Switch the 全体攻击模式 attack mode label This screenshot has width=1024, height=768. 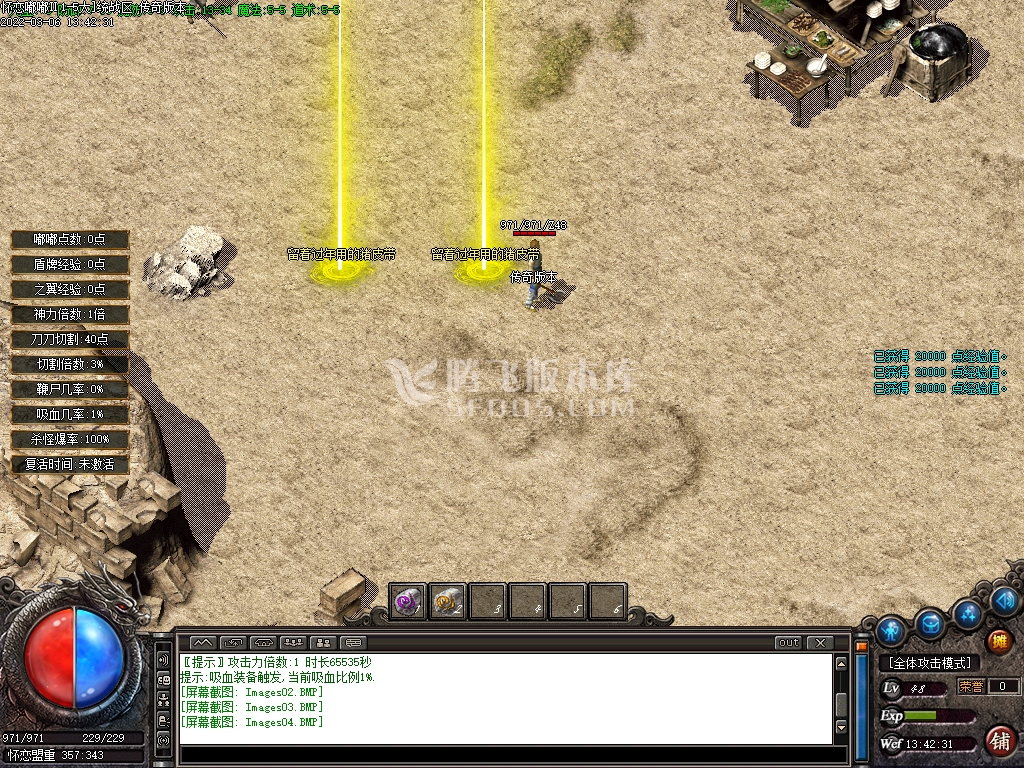coord(929,663)
